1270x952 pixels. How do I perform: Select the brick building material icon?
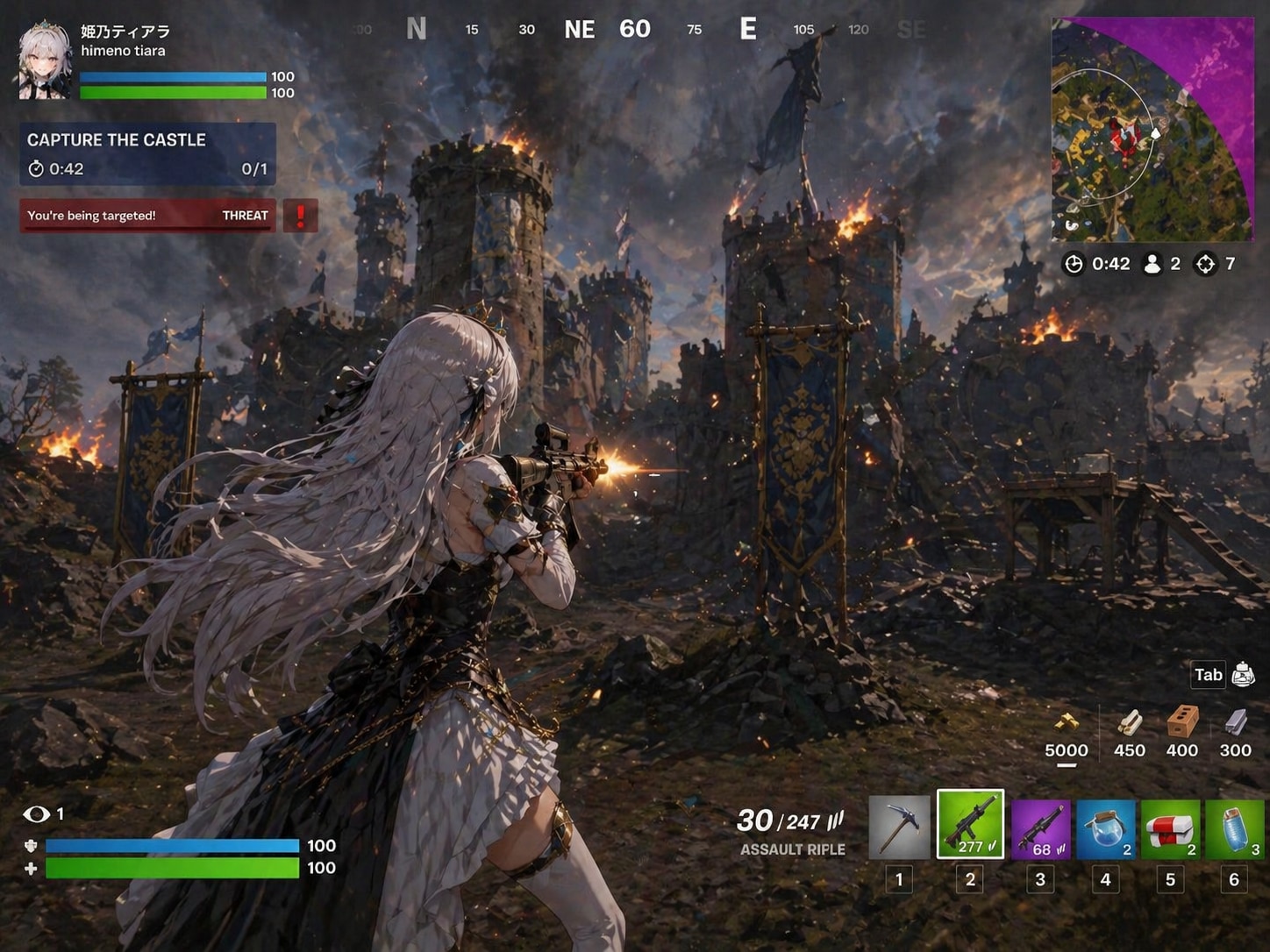point(1181,723)
